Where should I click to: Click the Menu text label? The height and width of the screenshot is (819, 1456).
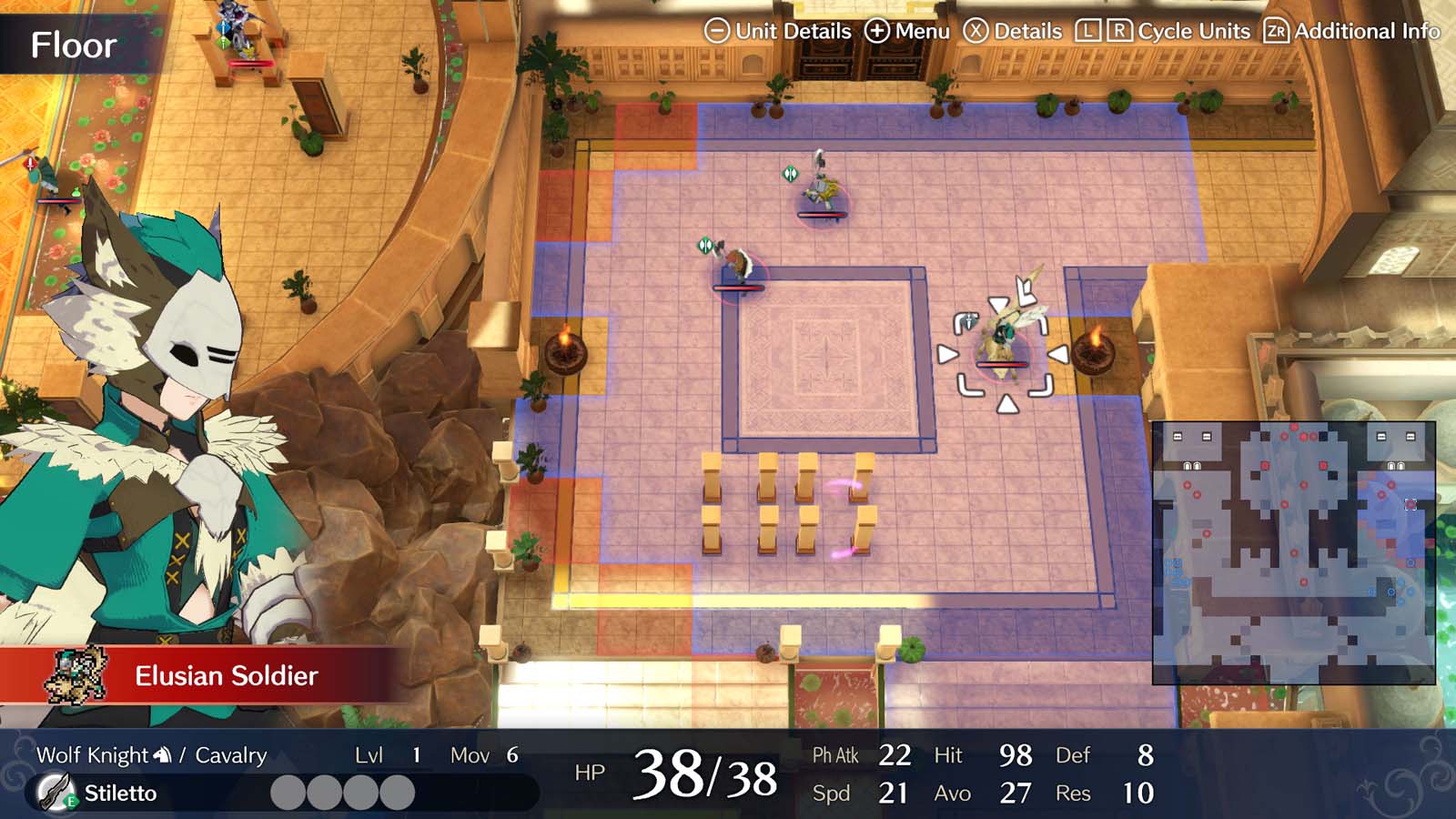pos(921,30)
